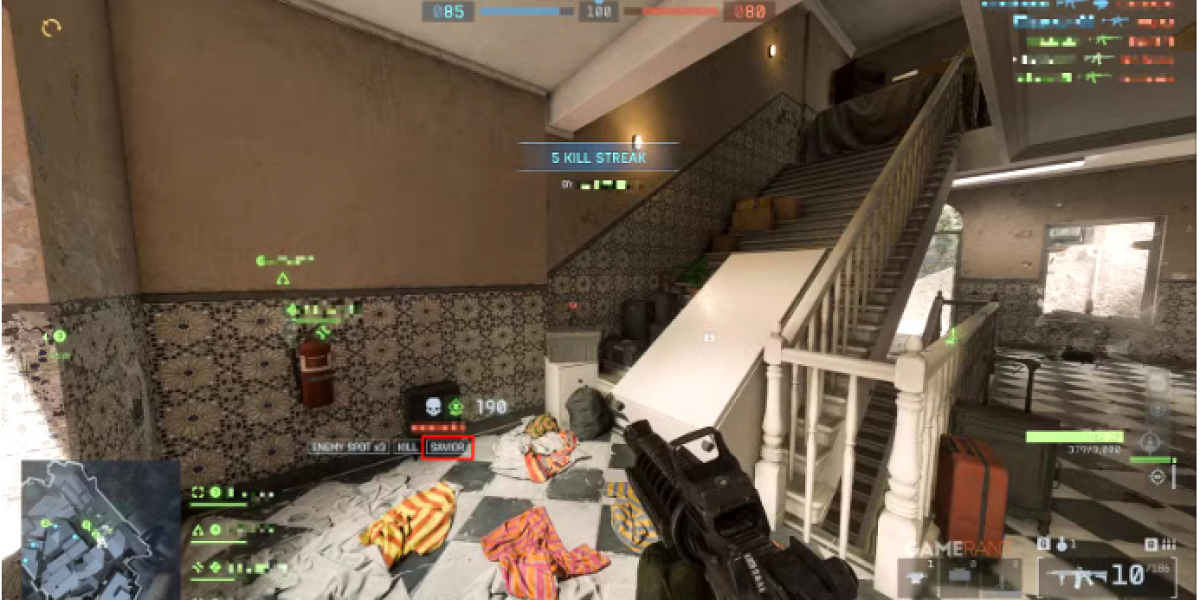Viewport: 1200px width, 600px height.
Task: Select the KILL score tag
Action: 407,448
